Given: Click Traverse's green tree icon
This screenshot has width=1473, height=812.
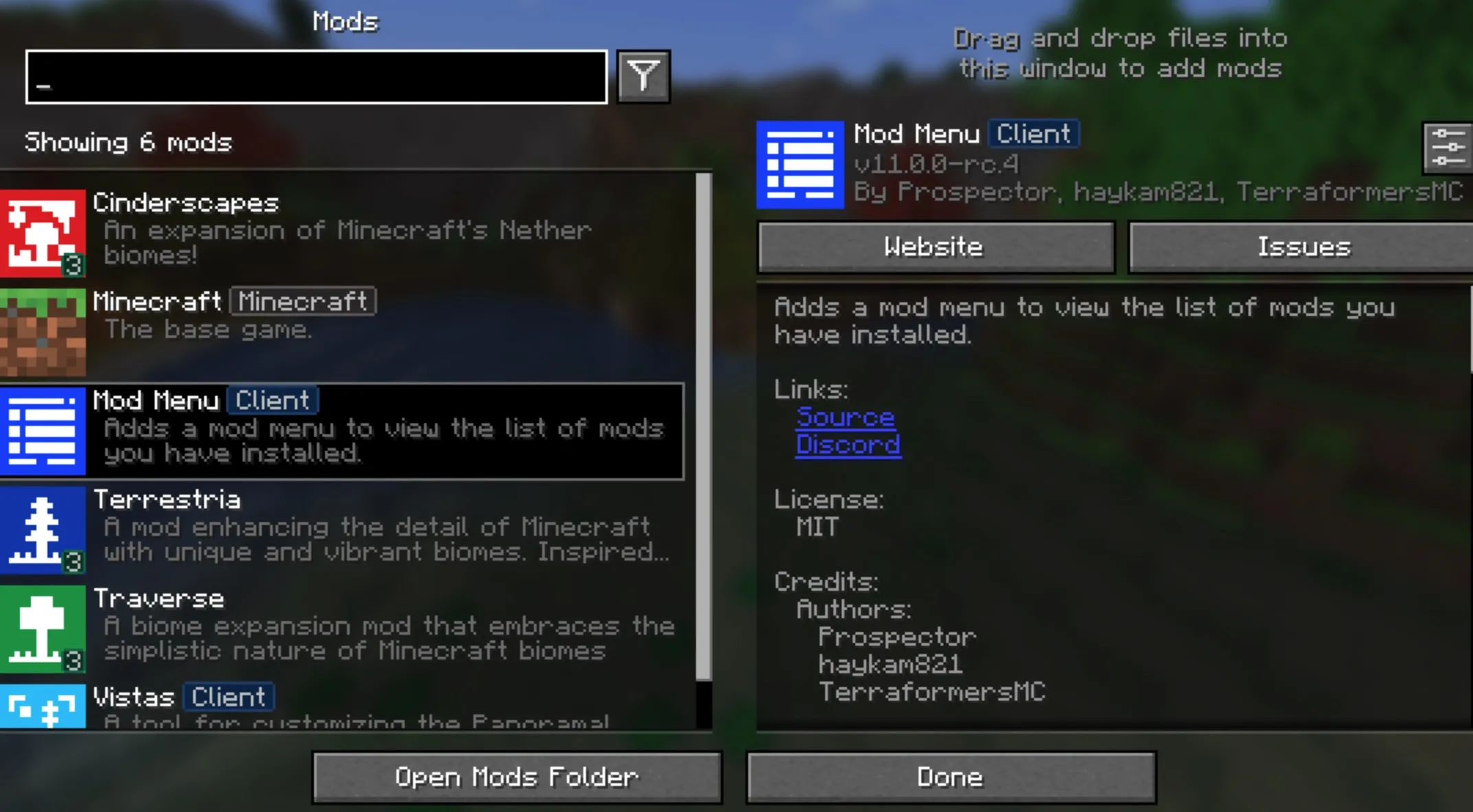Looking at the screenshot, I should point(43,629).
